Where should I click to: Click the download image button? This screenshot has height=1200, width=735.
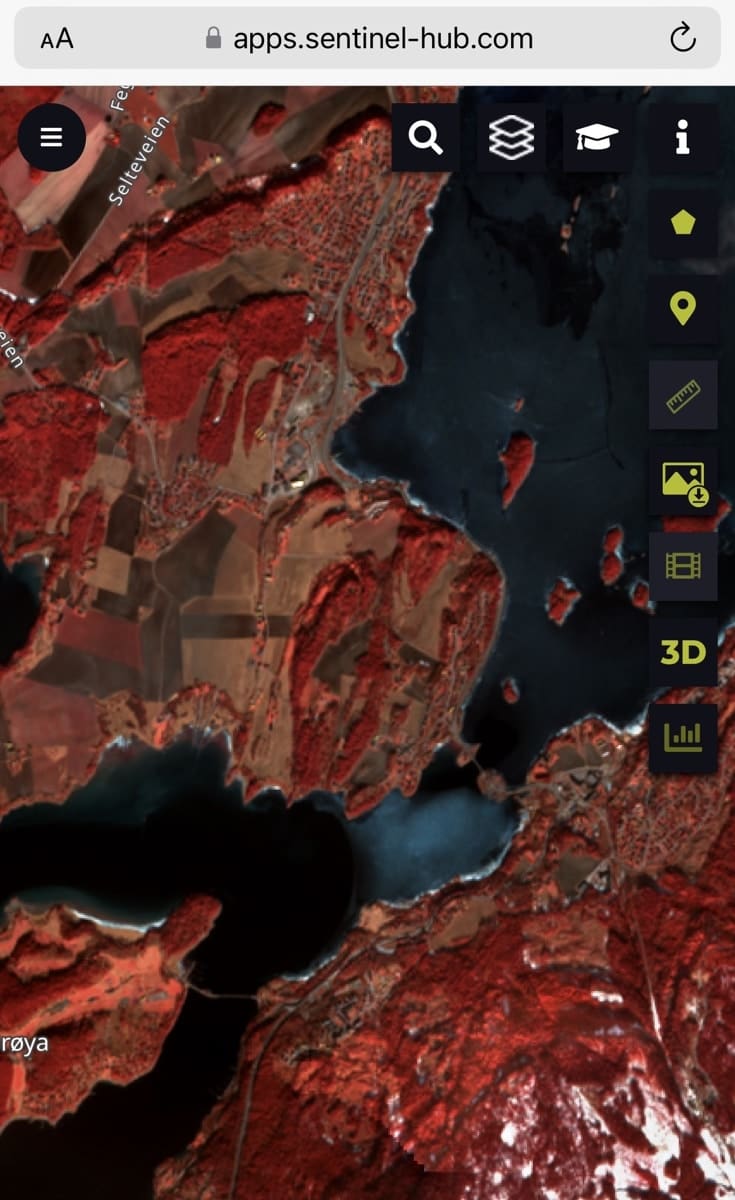coord(683,481)
